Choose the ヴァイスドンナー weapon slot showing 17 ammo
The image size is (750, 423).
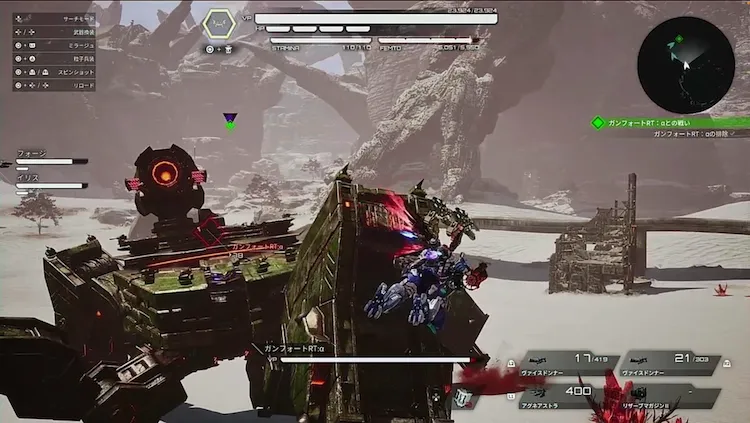point(569,362)
